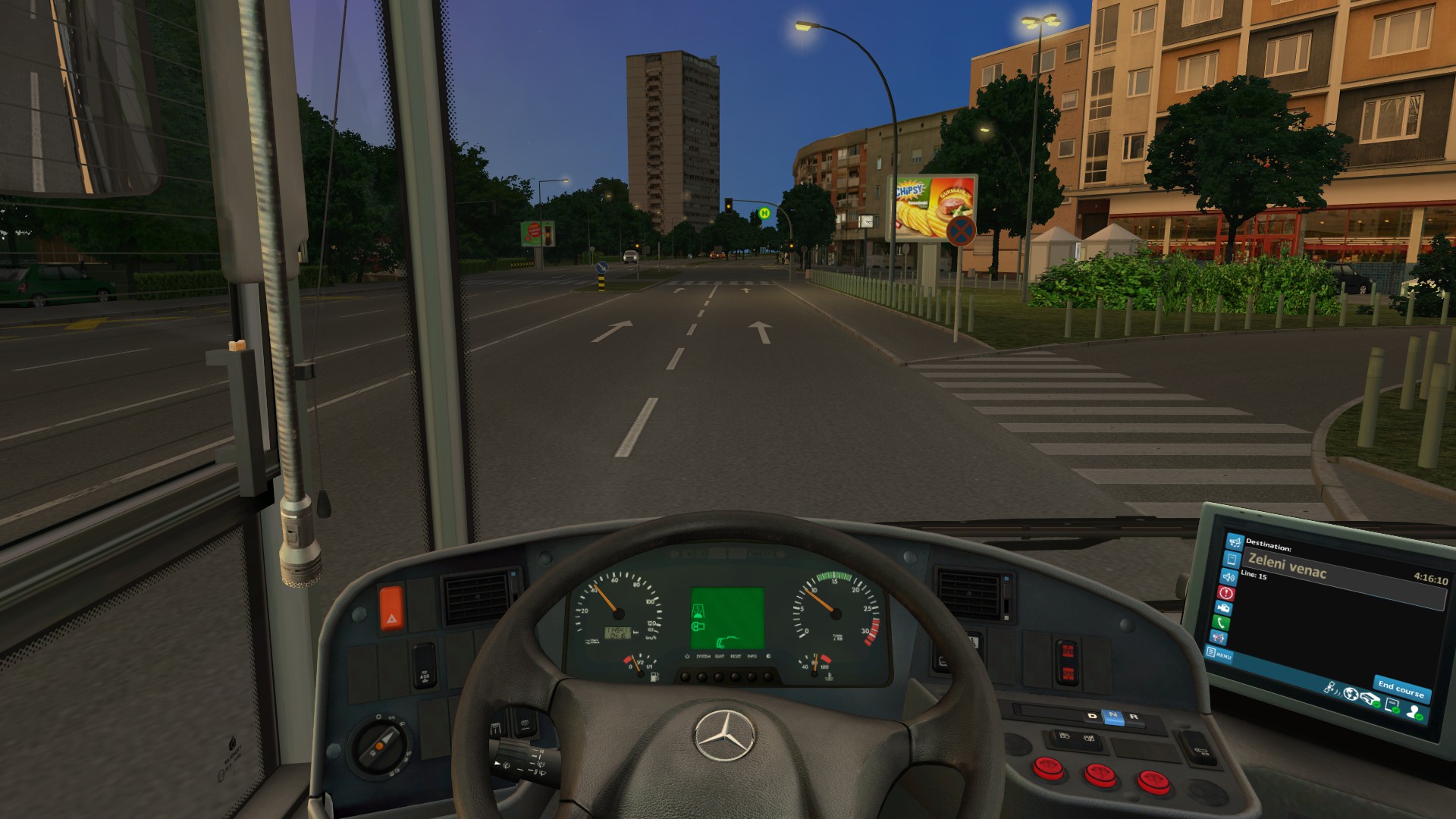Image resolution: width=1456 pixels, height=819 pixels.
Task: Shift the gear selector to R
Action: pyautogui.click(x=1134, y=716)
